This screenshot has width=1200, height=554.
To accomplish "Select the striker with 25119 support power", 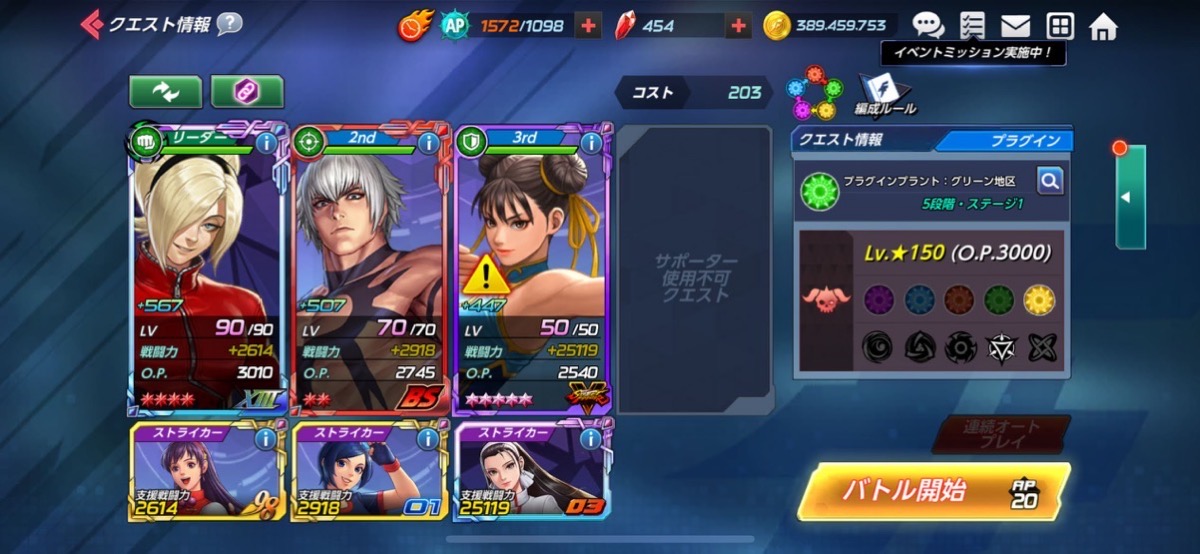I will [x=533, y=473].
